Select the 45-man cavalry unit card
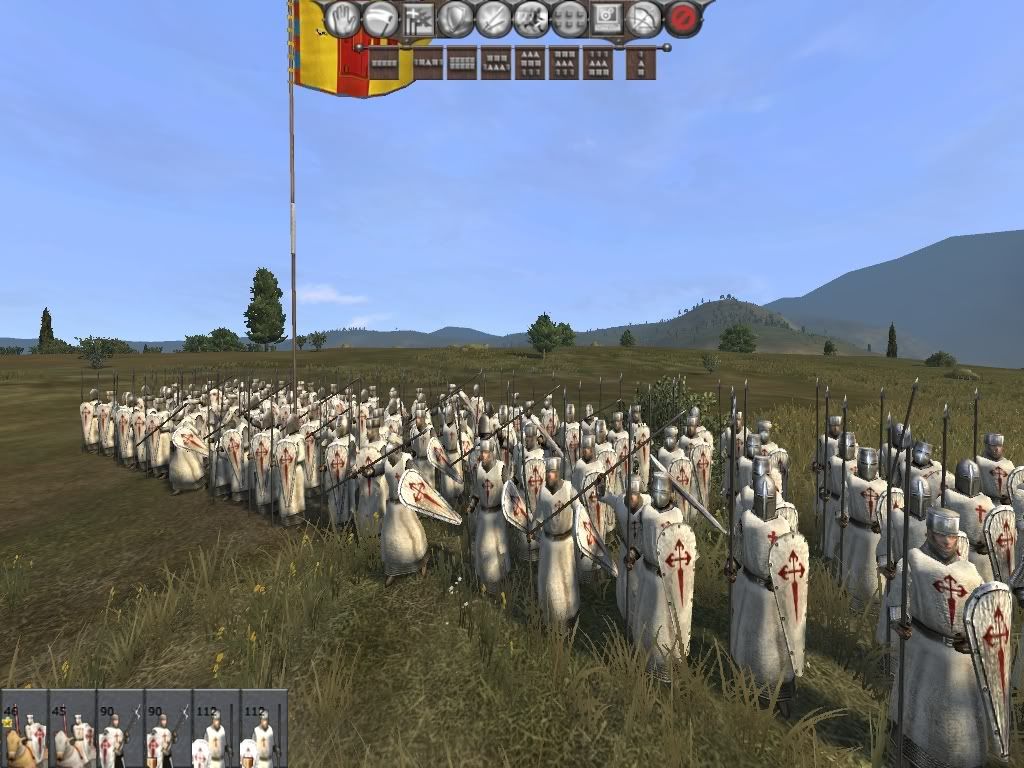This screenshot has height=768, width=1024. click(x=72, y=729)
